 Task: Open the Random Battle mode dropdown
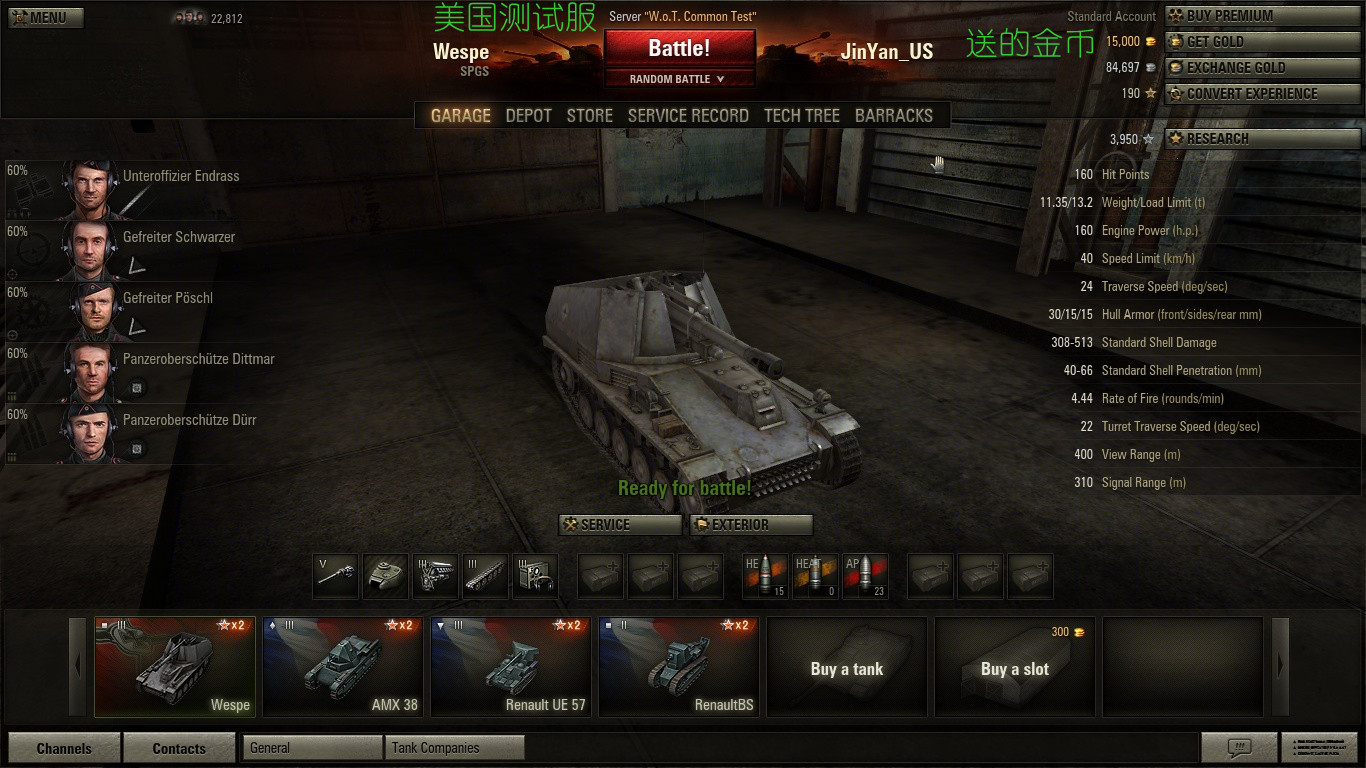[x=679, y=79]
